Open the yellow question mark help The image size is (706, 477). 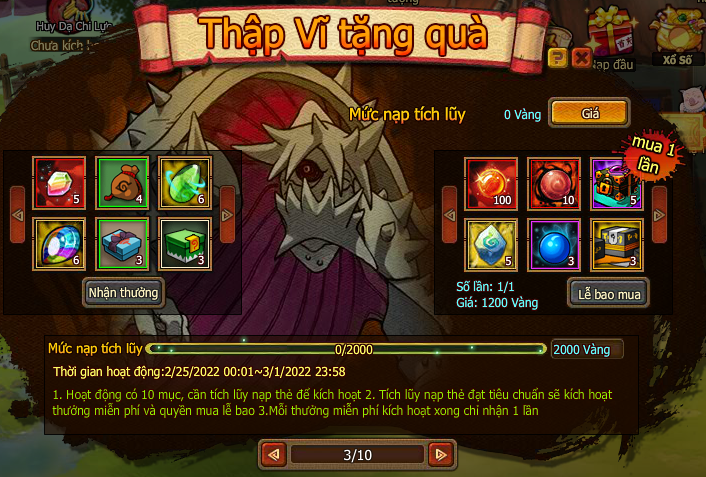point(559,58)
